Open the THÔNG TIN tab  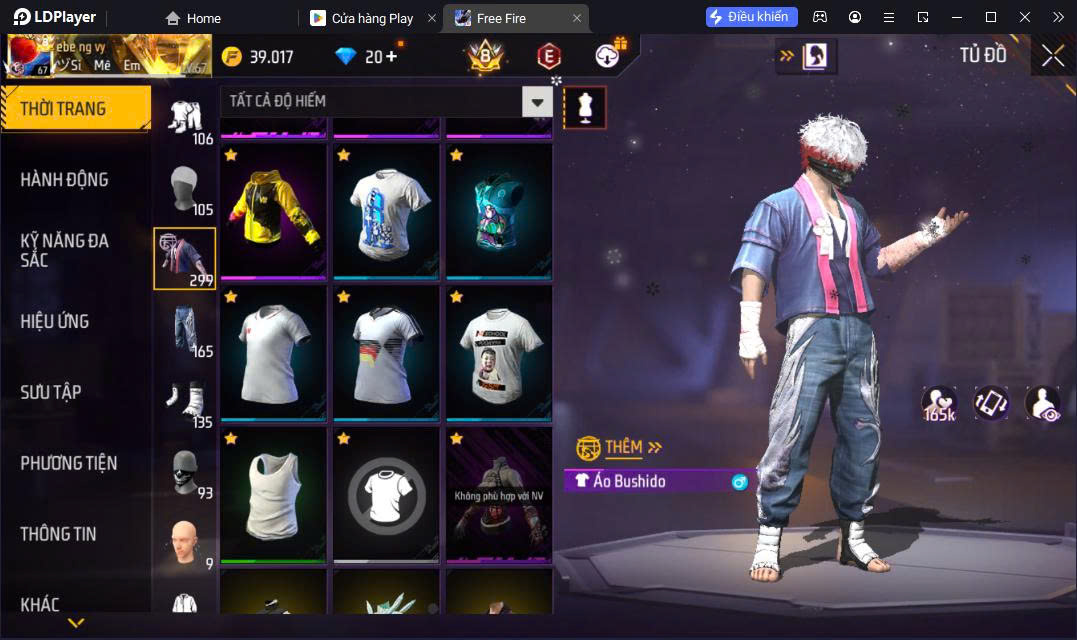point(59,534)
